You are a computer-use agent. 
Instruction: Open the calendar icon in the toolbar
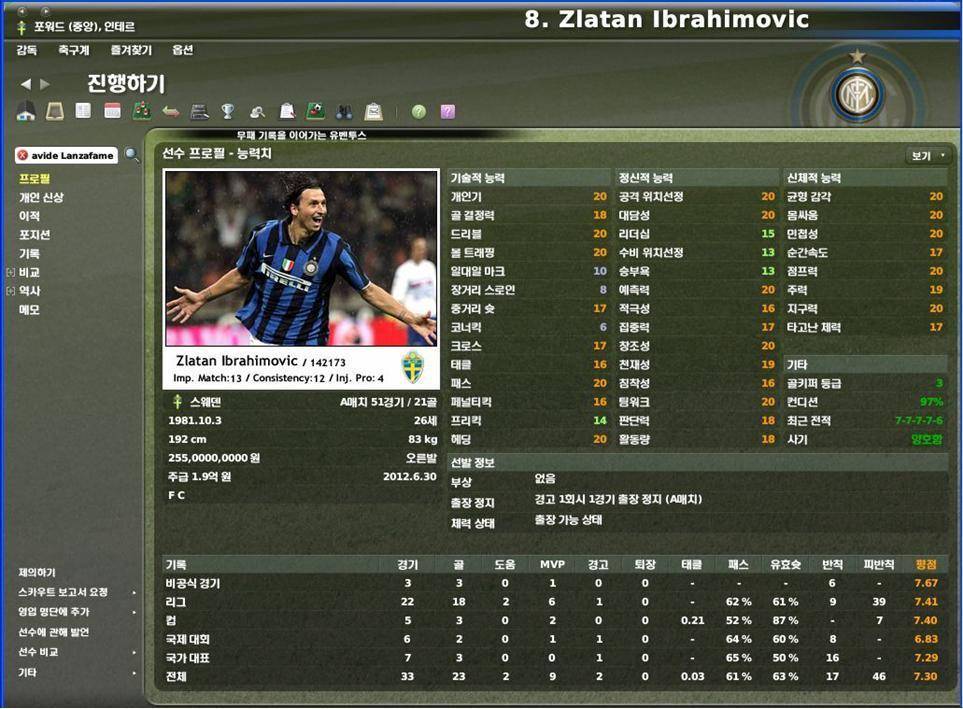[x=112, y=112]
